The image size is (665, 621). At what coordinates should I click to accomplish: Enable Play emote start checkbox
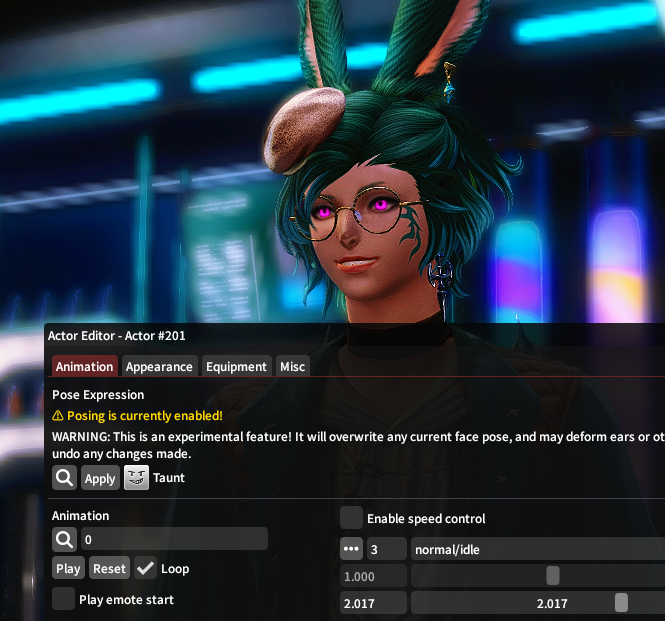point(64,599)
